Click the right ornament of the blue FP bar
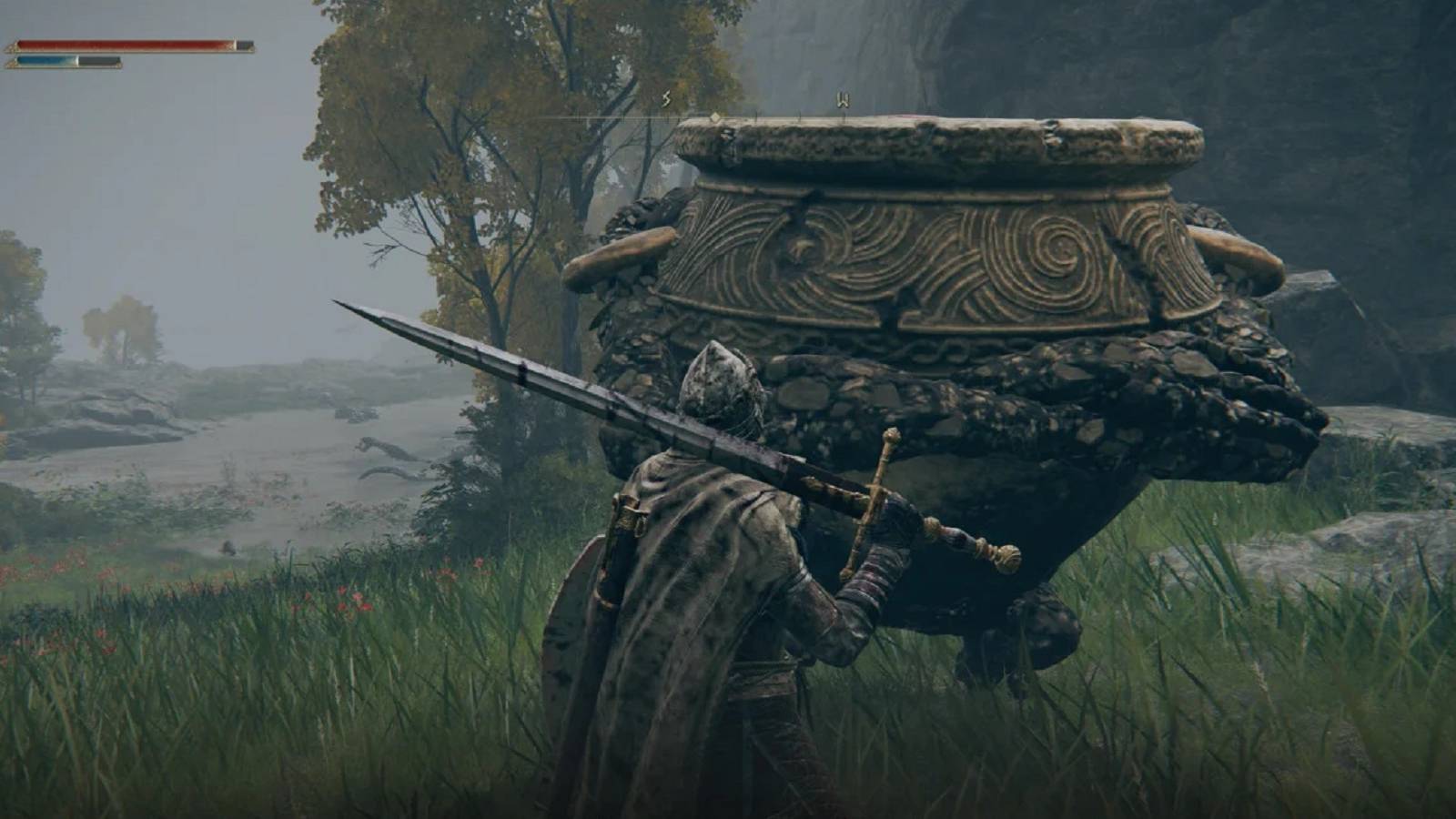 [118, 66]
